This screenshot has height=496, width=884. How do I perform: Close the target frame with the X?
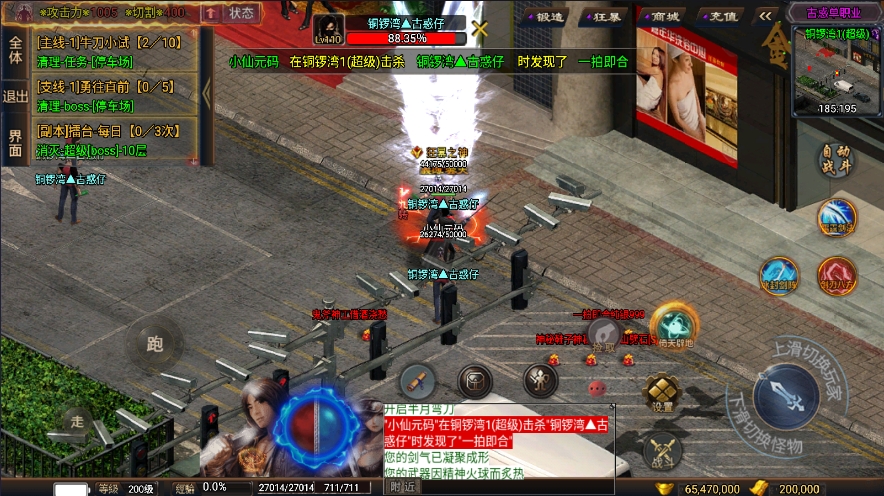pyautogui.click(x=480, y=29)
